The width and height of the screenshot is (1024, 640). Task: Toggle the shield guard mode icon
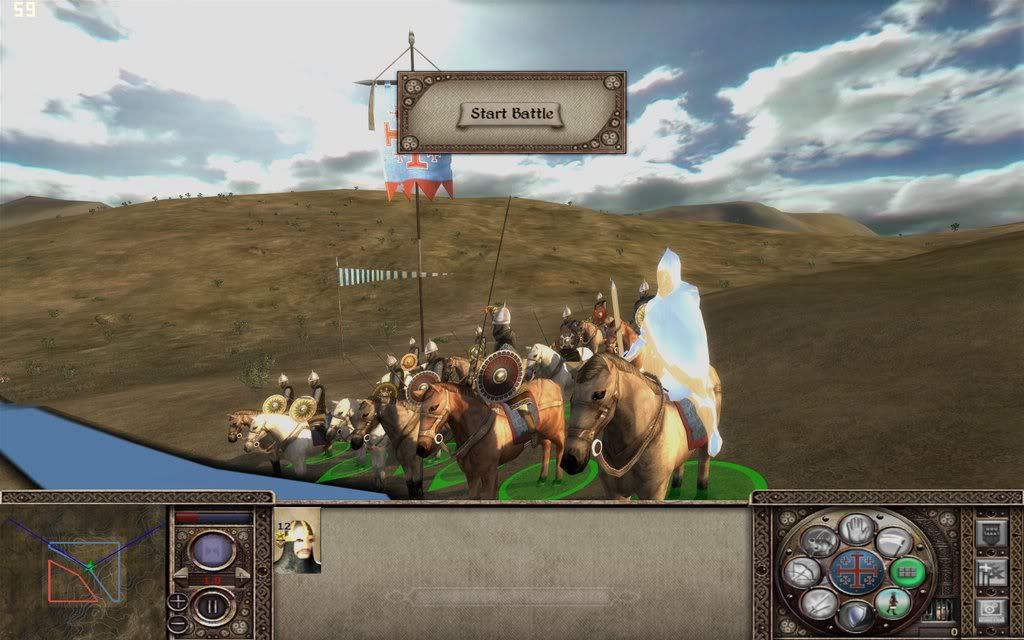(x=856, y=615)
